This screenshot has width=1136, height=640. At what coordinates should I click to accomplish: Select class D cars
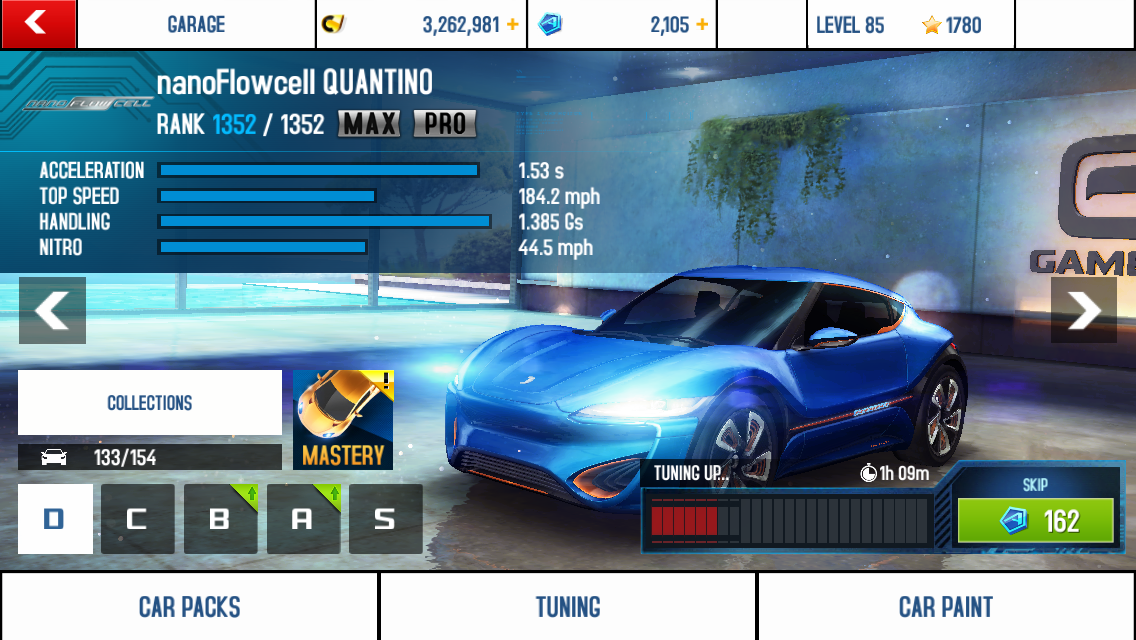coord(55,519)
